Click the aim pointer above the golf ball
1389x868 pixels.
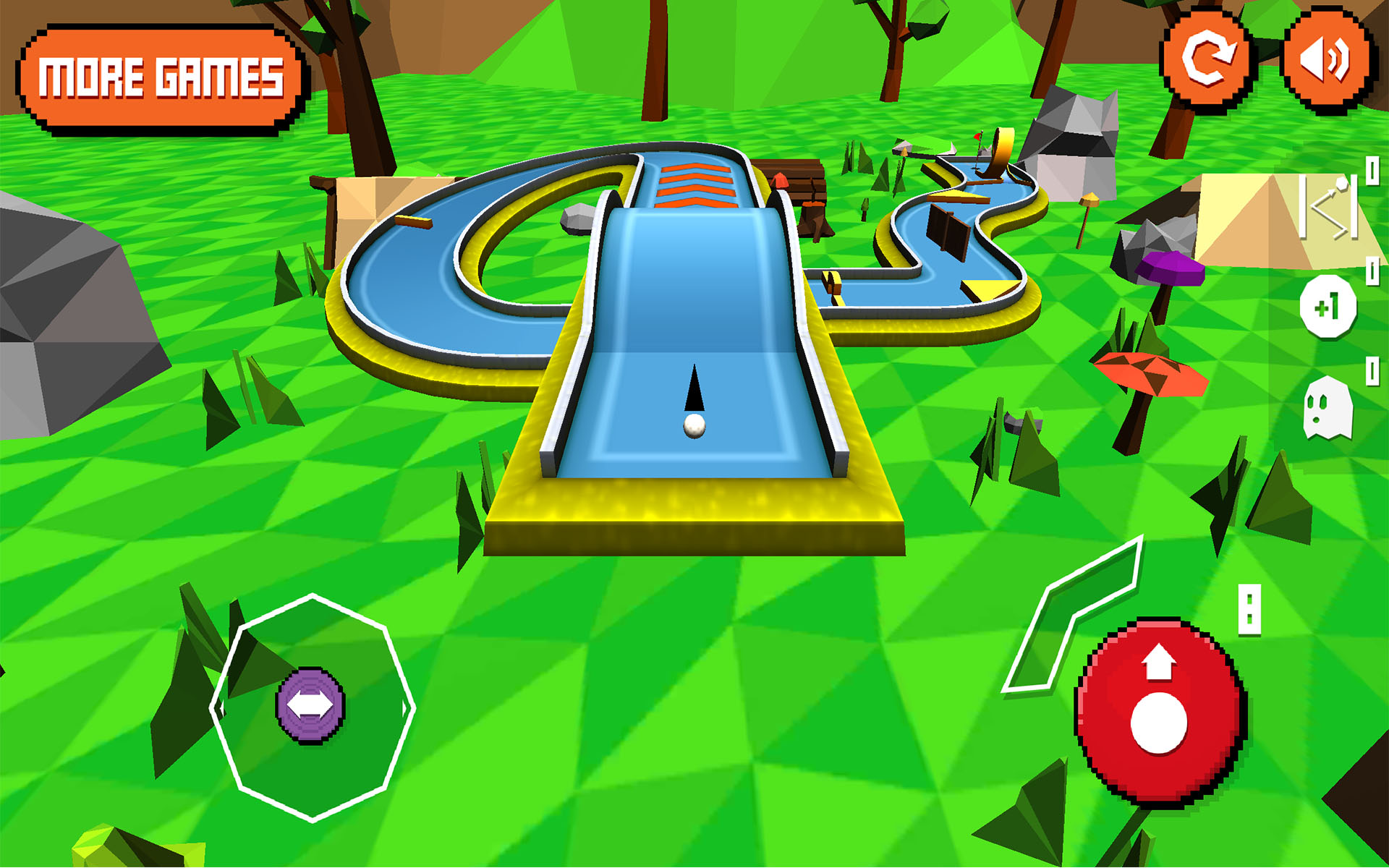[x=695, y=389]
